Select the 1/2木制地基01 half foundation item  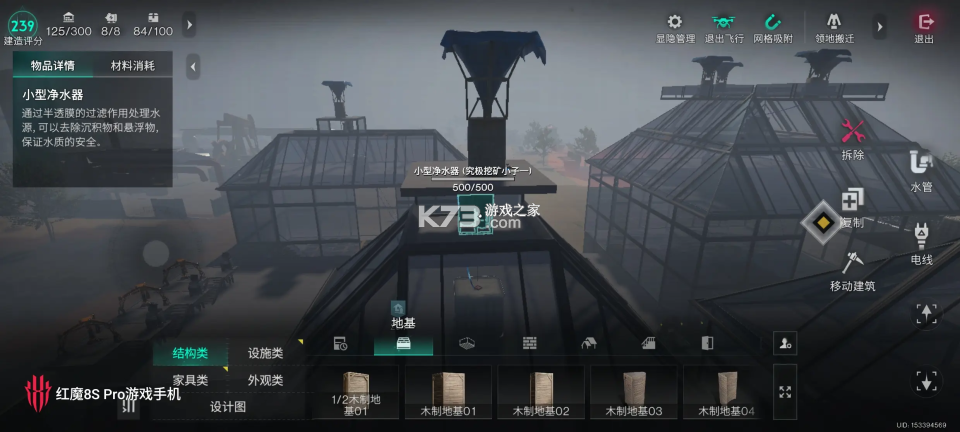355,392
